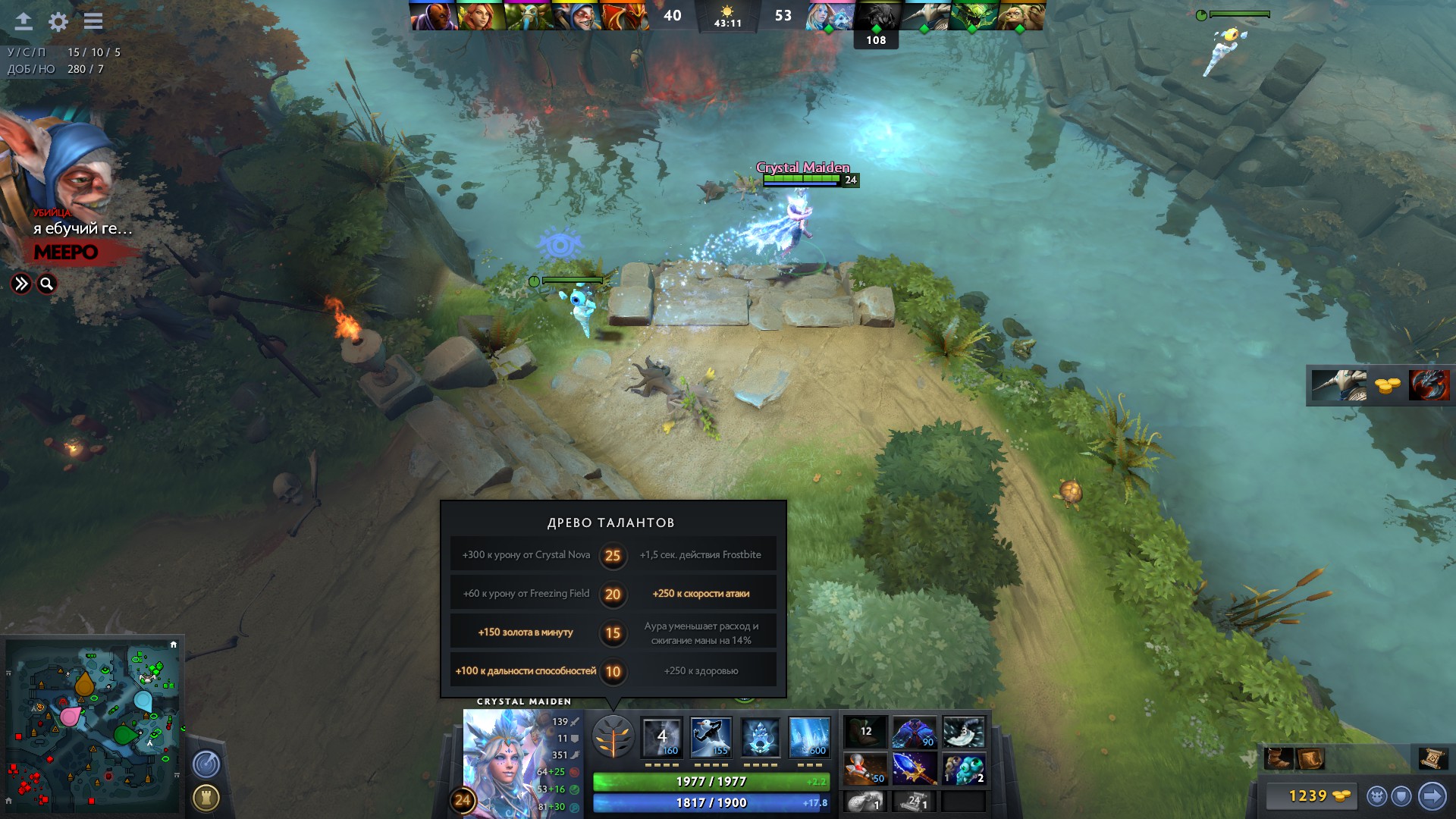
Task: Select the +60 Freezing Field damage talent
Action: (x=526, y=594)
